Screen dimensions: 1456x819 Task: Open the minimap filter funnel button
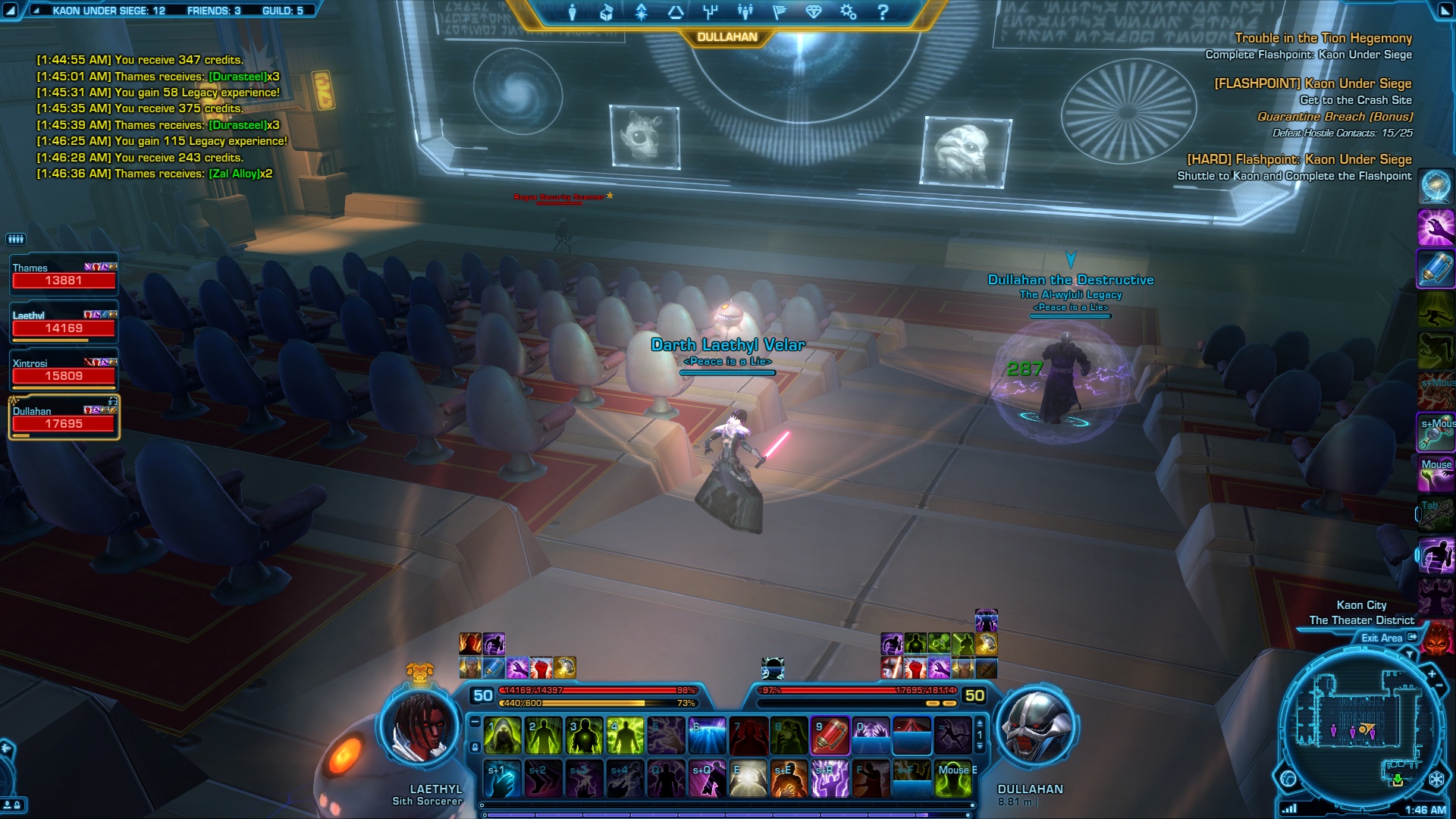tap(1410, 654)
